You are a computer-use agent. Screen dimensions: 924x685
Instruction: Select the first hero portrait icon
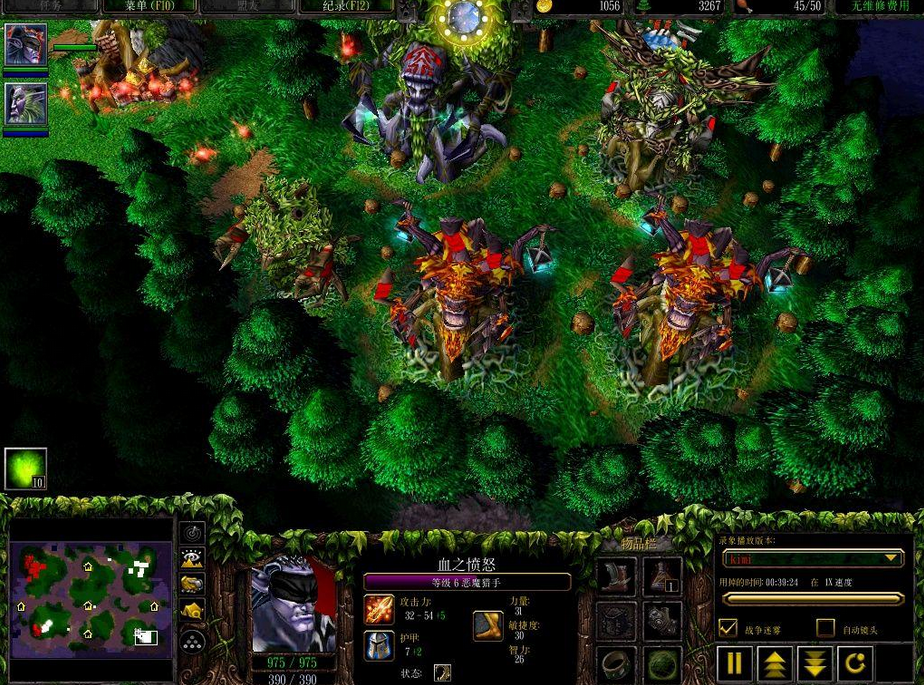coord(25,44)
